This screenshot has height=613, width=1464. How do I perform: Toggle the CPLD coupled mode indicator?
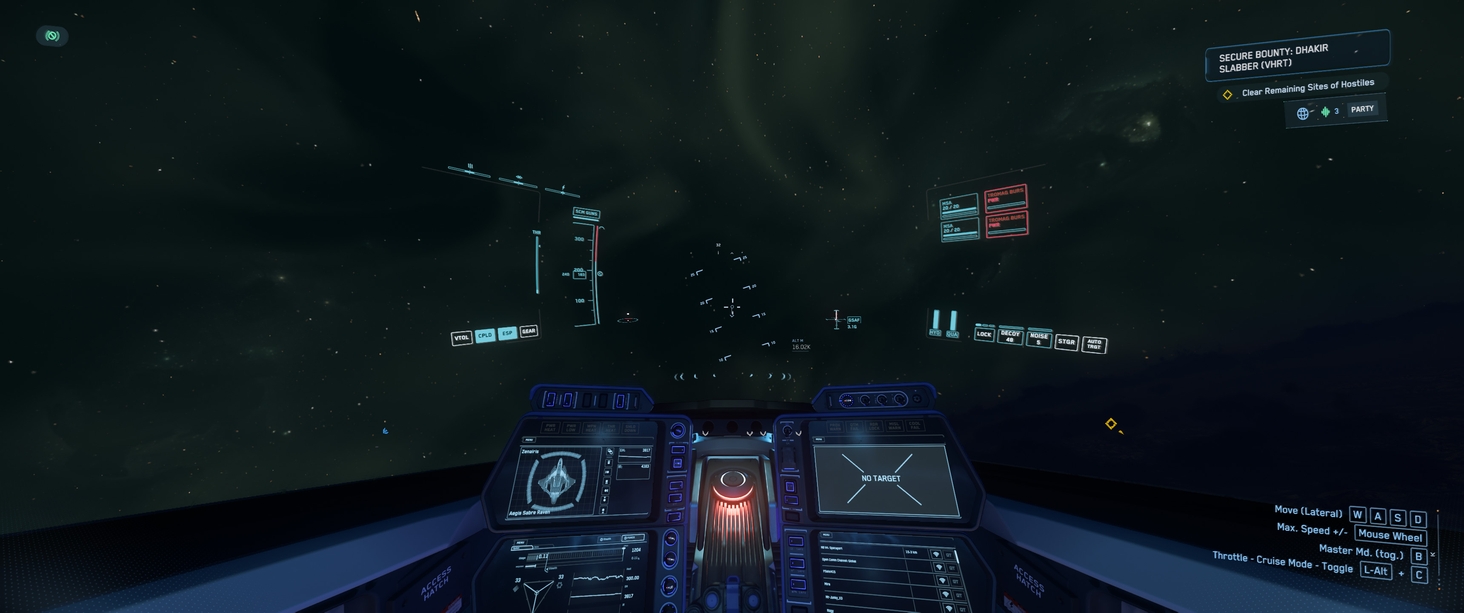(x=485, y=335)
